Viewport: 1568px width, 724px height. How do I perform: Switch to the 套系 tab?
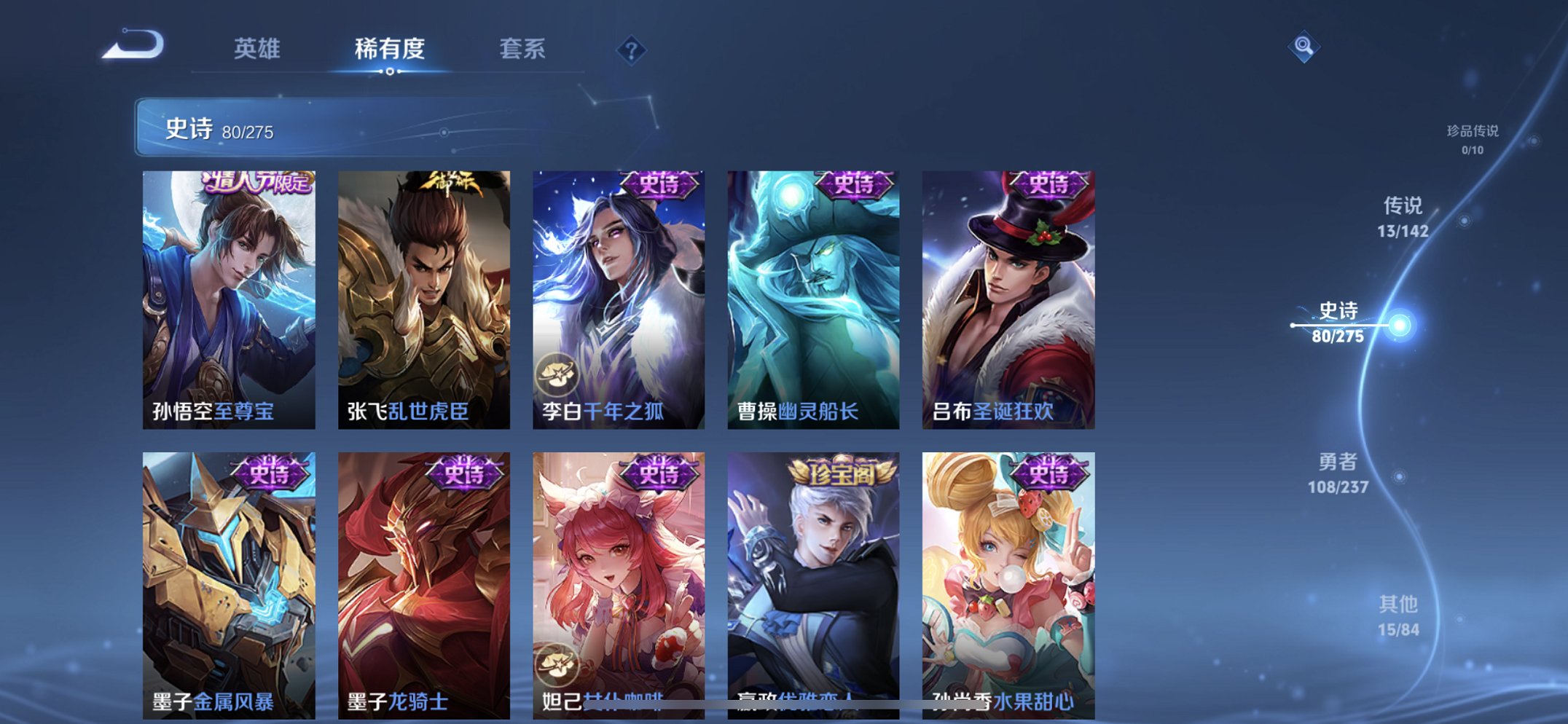[x=523, y=50]
